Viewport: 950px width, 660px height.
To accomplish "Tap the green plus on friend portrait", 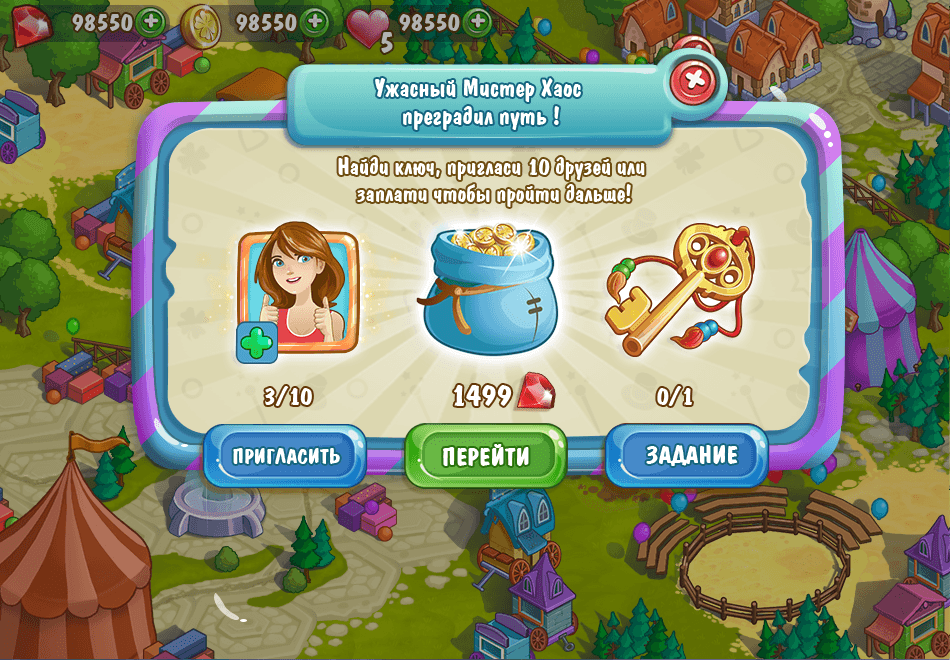I will pyautogui.click(x=256, y=343).
